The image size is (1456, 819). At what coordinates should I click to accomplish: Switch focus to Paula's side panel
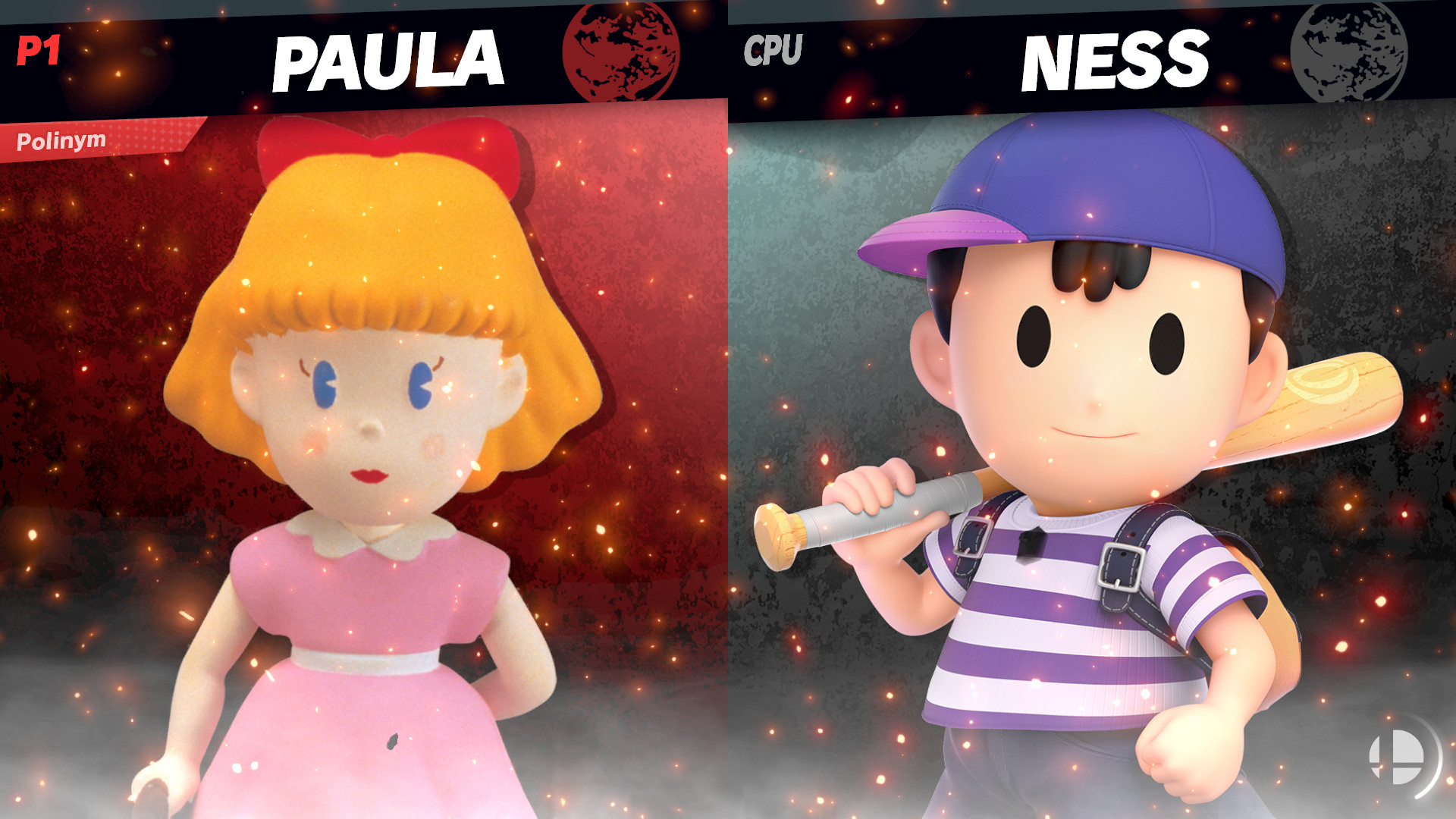(x=364, y=455)
